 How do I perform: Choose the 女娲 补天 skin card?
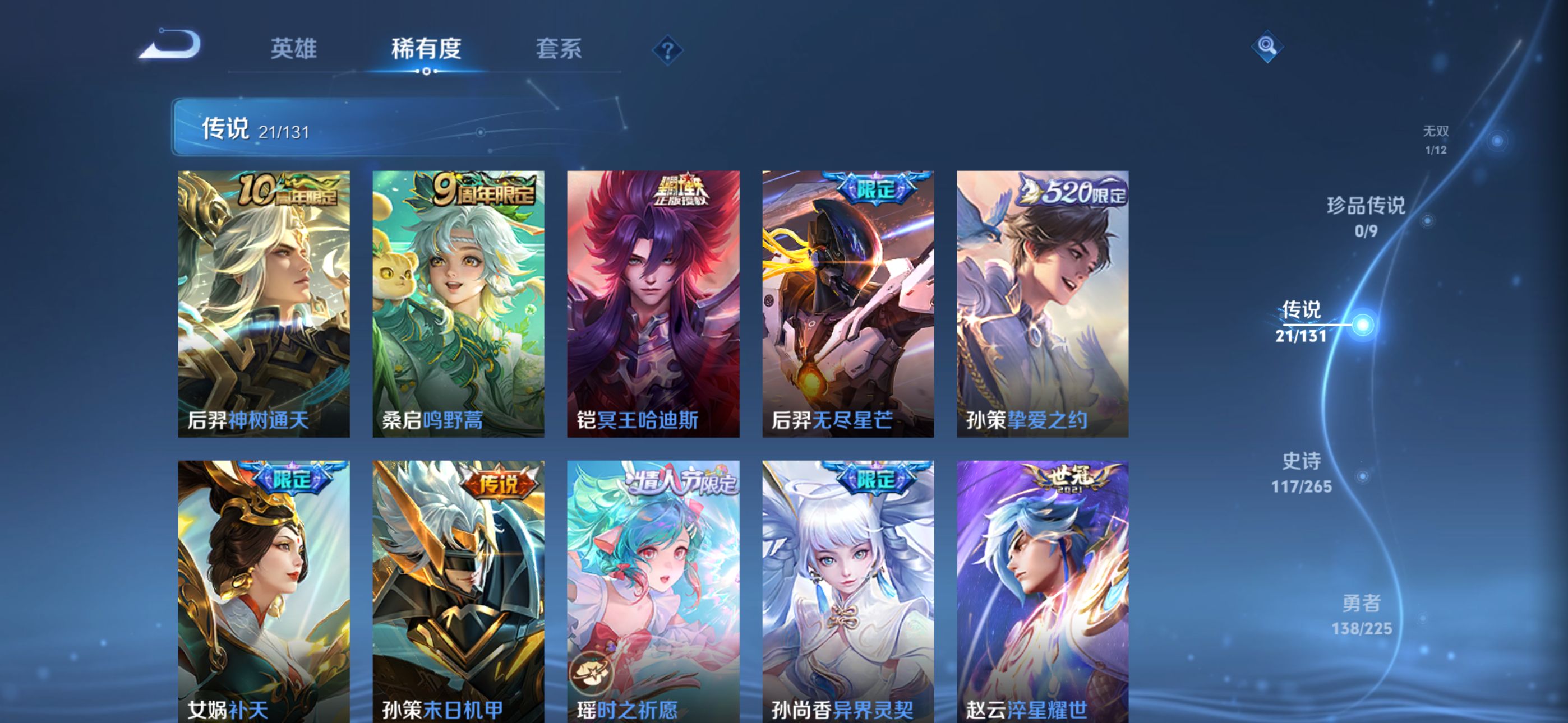coord(264,591)
